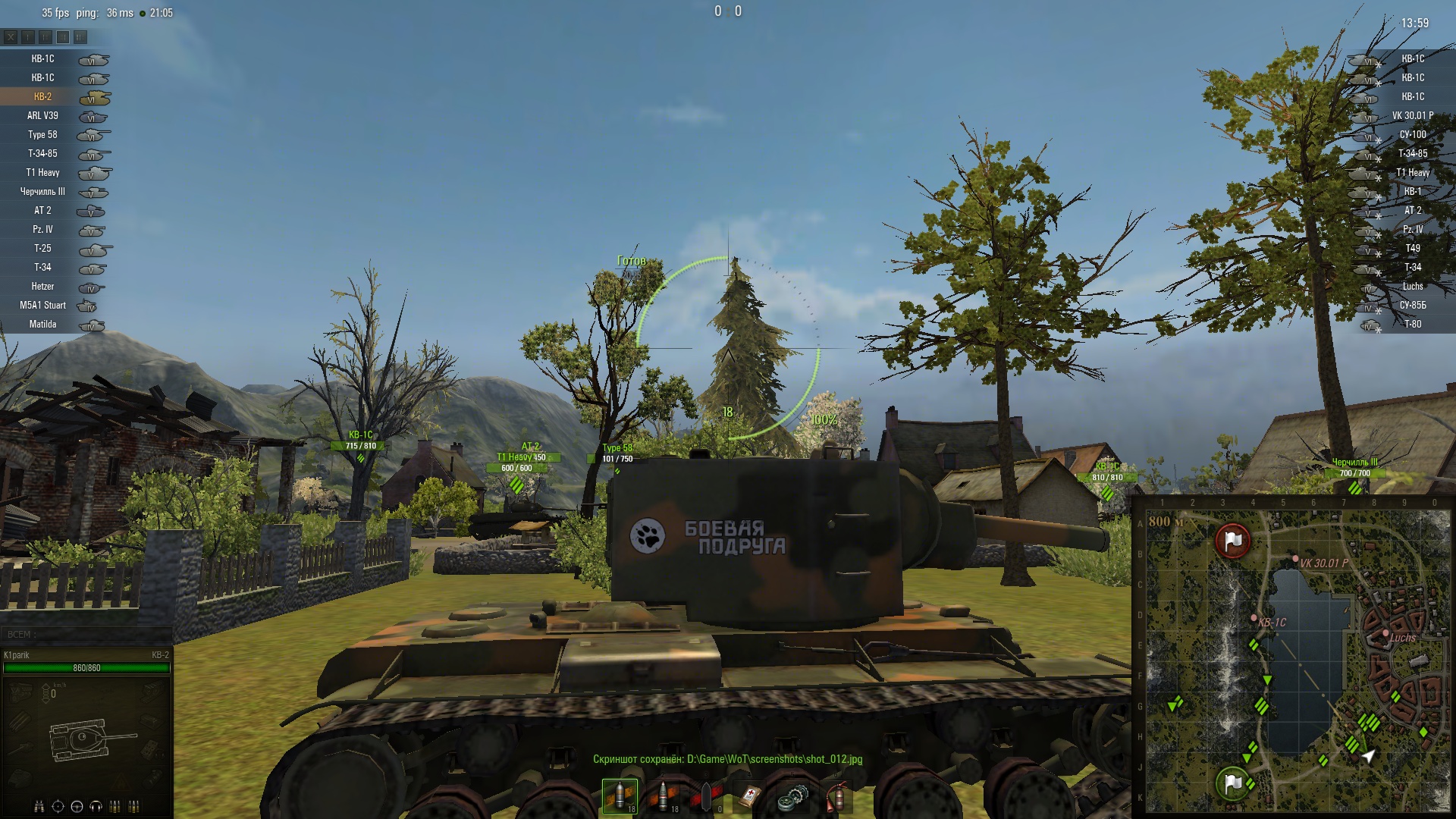Select the first shell slot with 18 rounds
This screenshot has height=819, width=1456.
pyautogui.click(x=620, y=796)
